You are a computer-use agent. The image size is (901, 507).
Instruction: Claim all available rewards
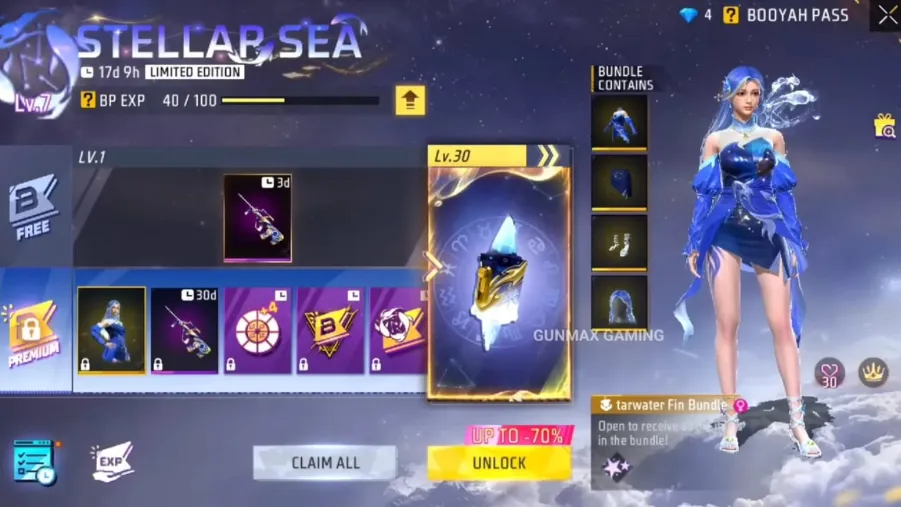point(325,463)
